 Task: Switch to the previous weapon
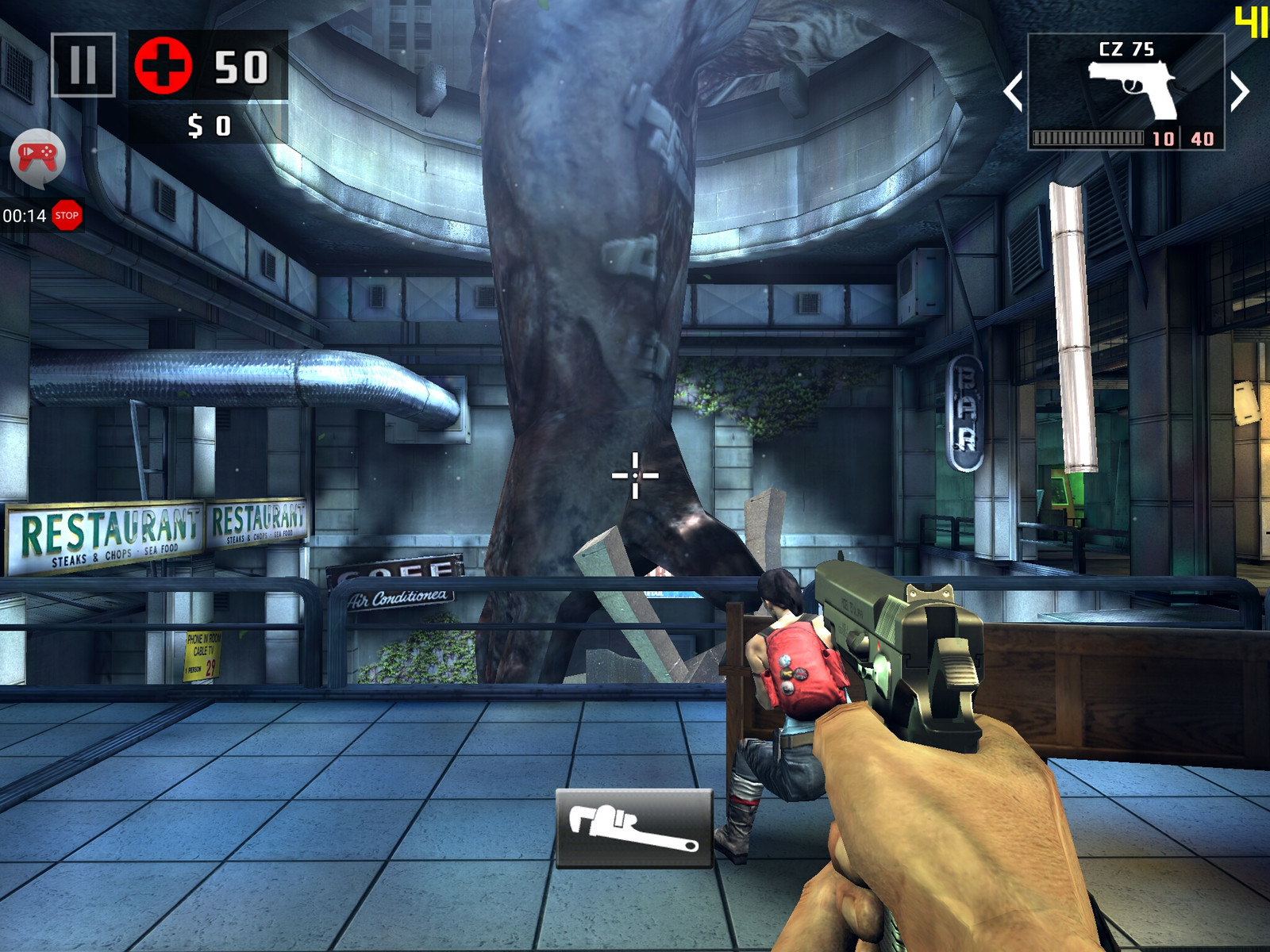coord(1013,91)
